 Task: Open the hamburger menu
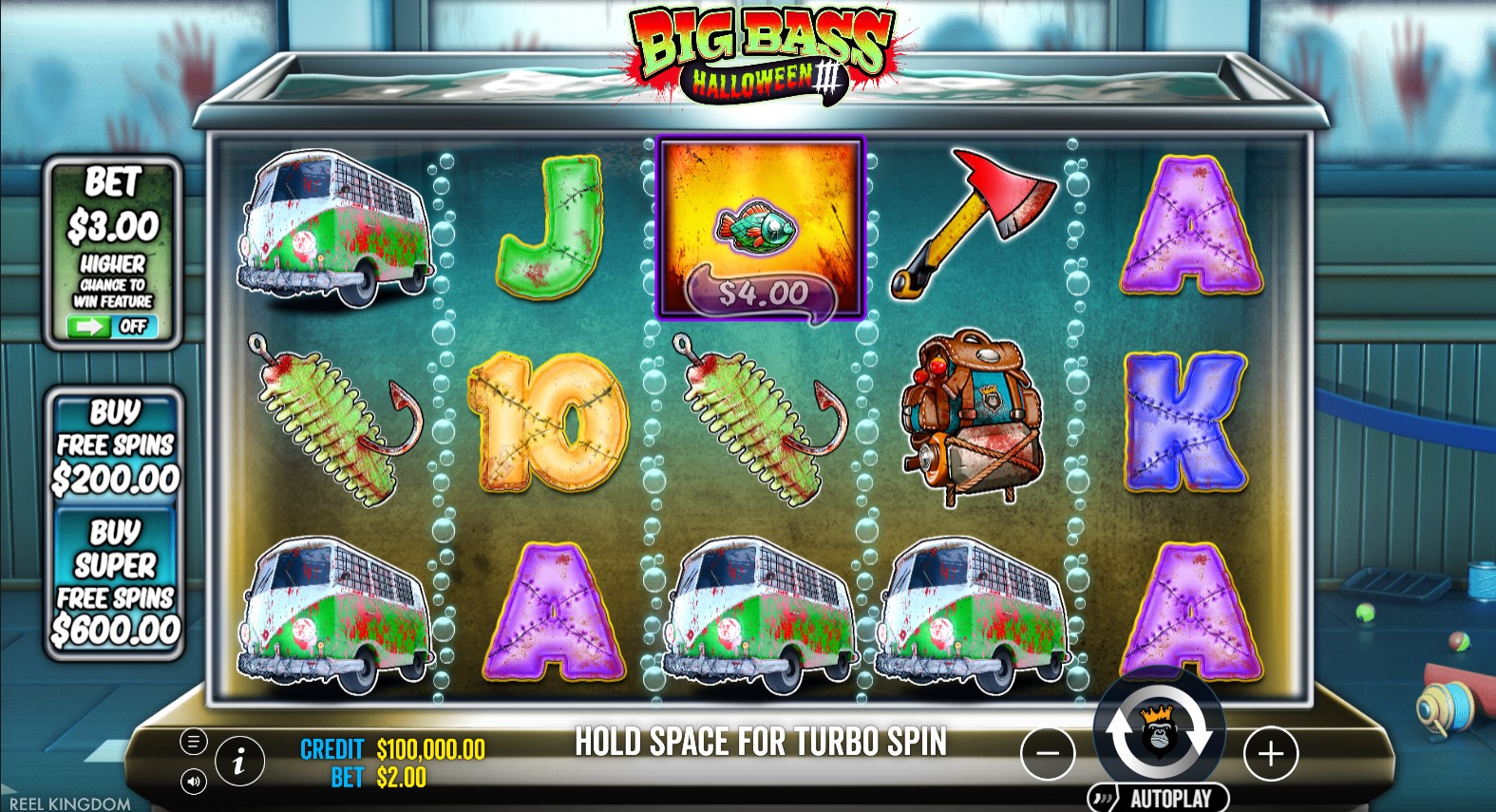coord(193,742)
